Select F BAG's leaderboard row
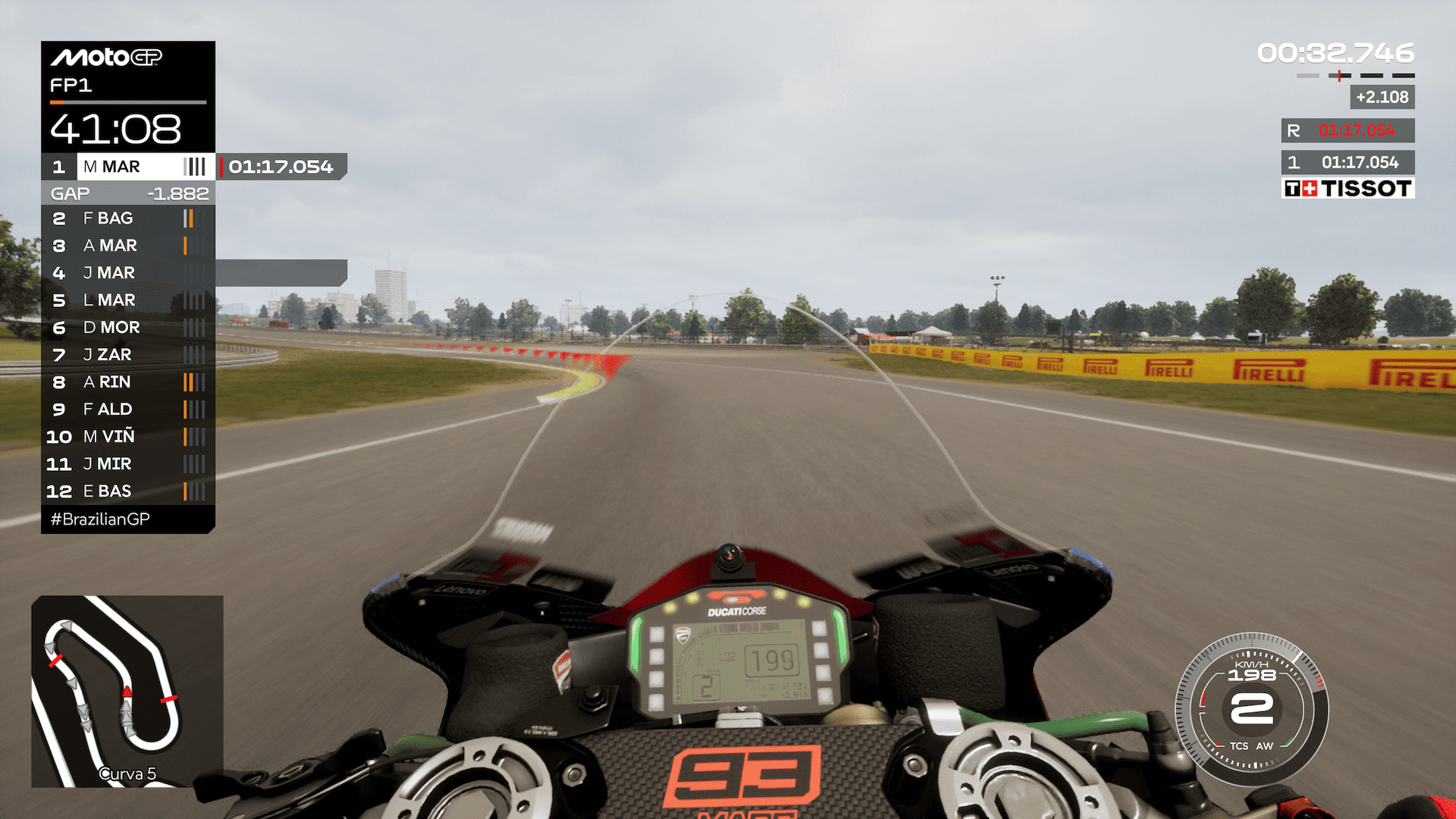 coord(127,218)
